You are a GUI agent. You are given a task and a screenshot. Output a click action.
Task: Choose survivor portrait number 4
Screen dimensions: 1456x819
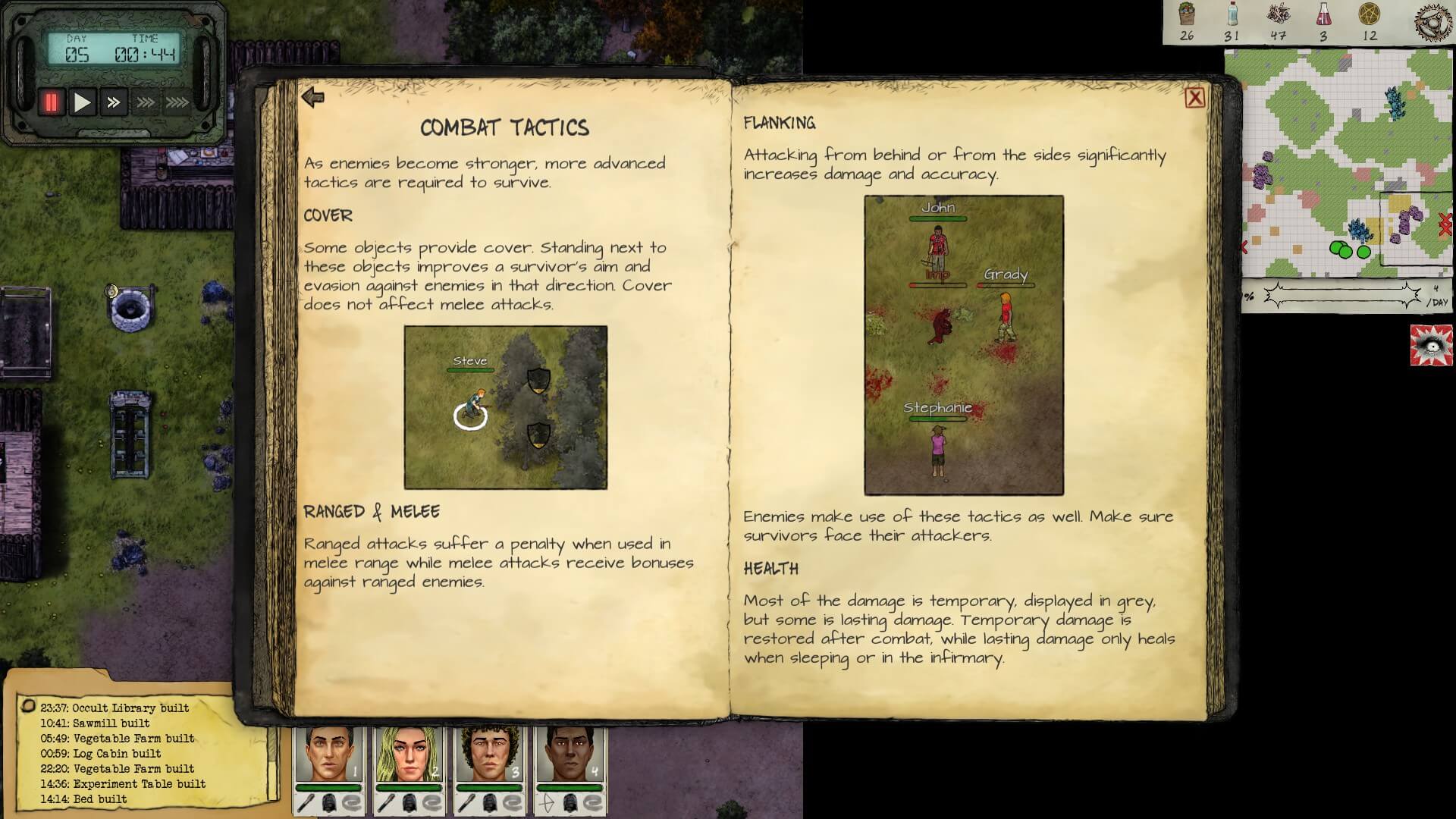[x=570, y=755]
